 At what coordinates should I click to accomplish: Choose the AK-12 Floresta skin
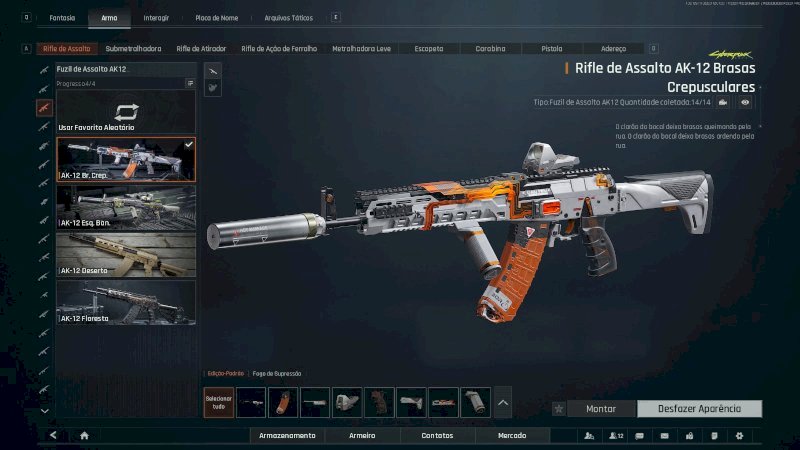coord(126,301)
